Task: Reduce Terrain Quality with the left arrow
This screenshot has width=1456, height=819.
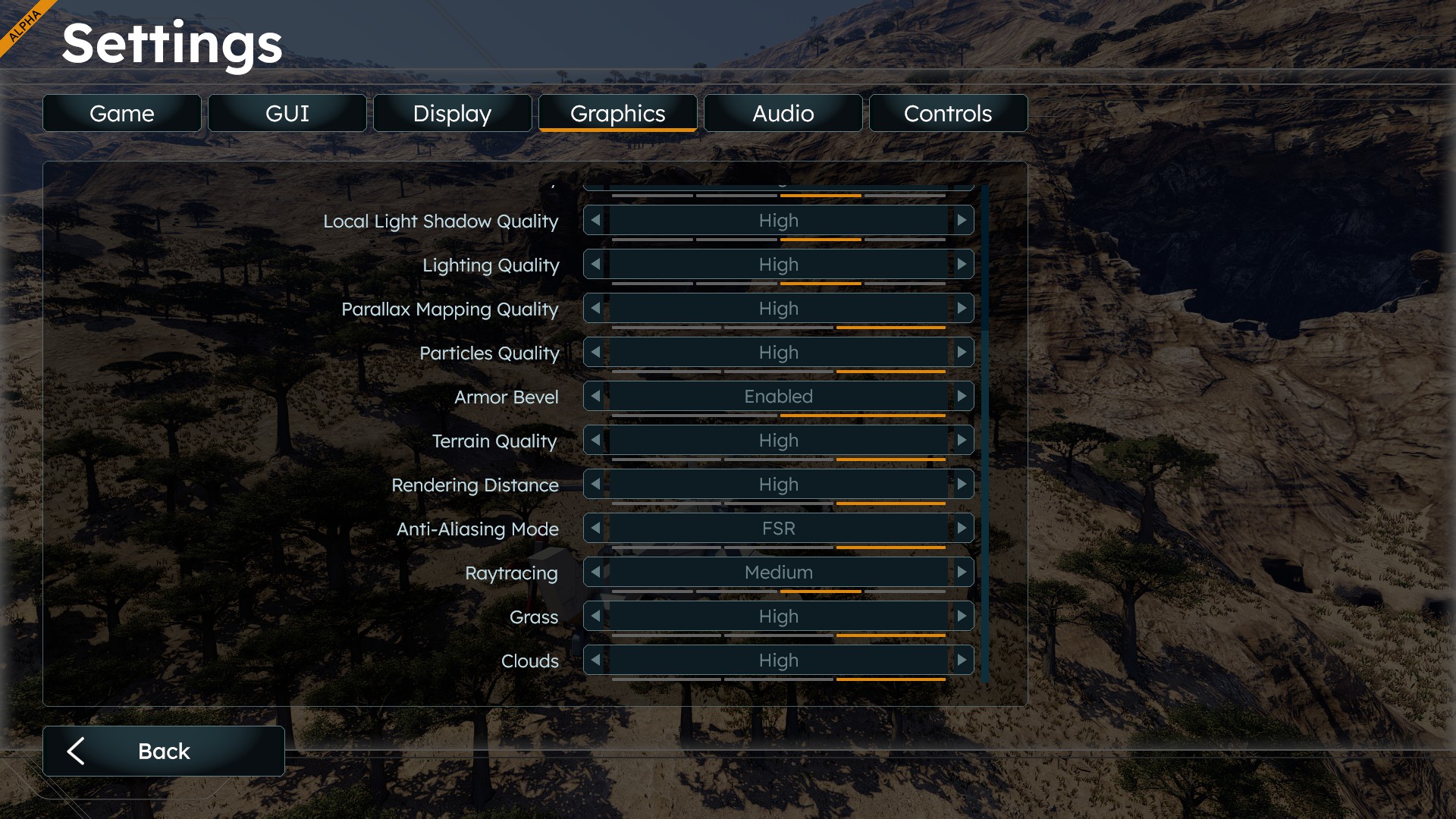Action: pyautogui.click(x=596, y=441)
